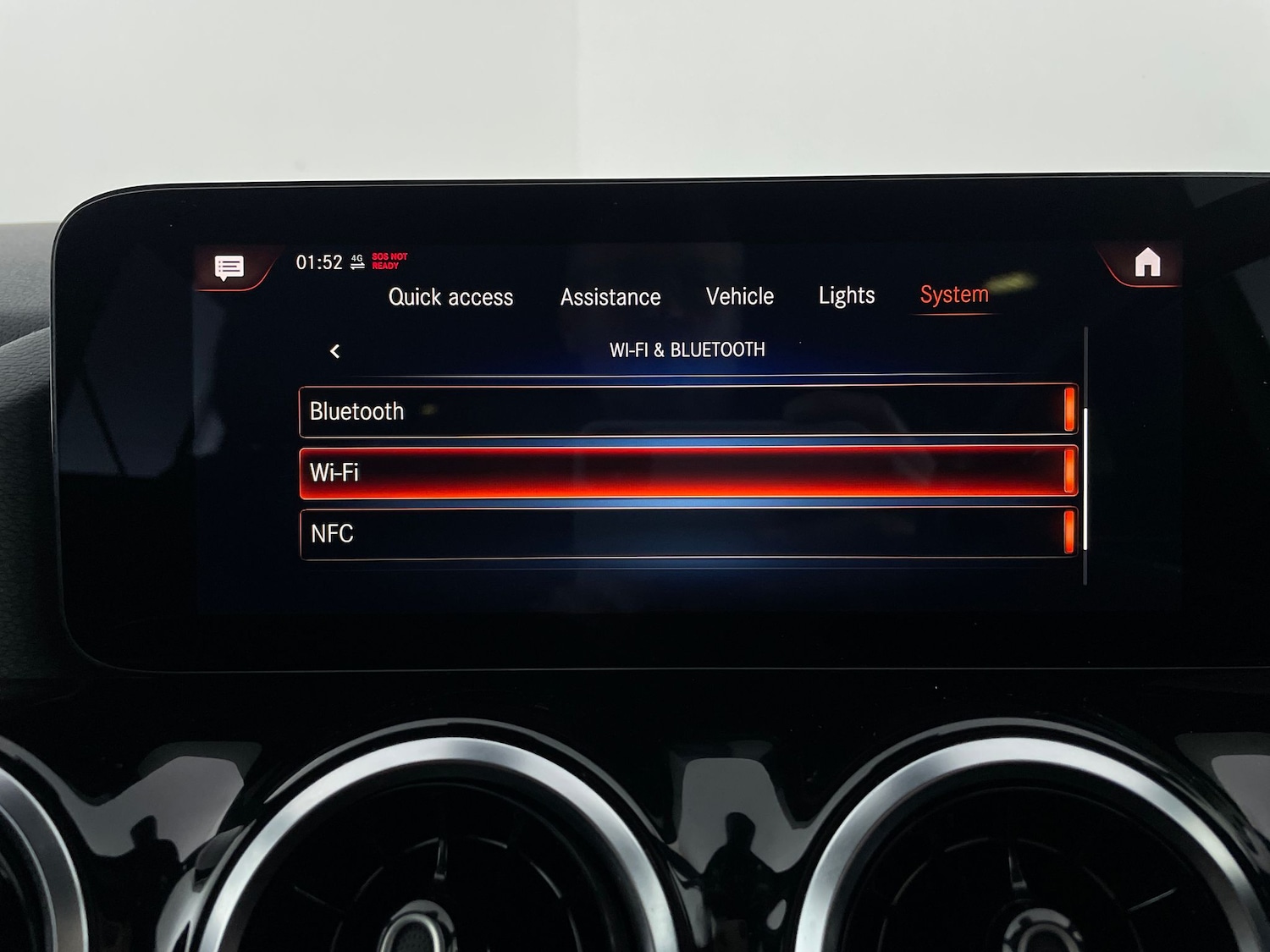The height and width of the screenshot is (952, 1270).
Task: Select the highlighted Wi-Fi row
Action: (x=686, y=473)
